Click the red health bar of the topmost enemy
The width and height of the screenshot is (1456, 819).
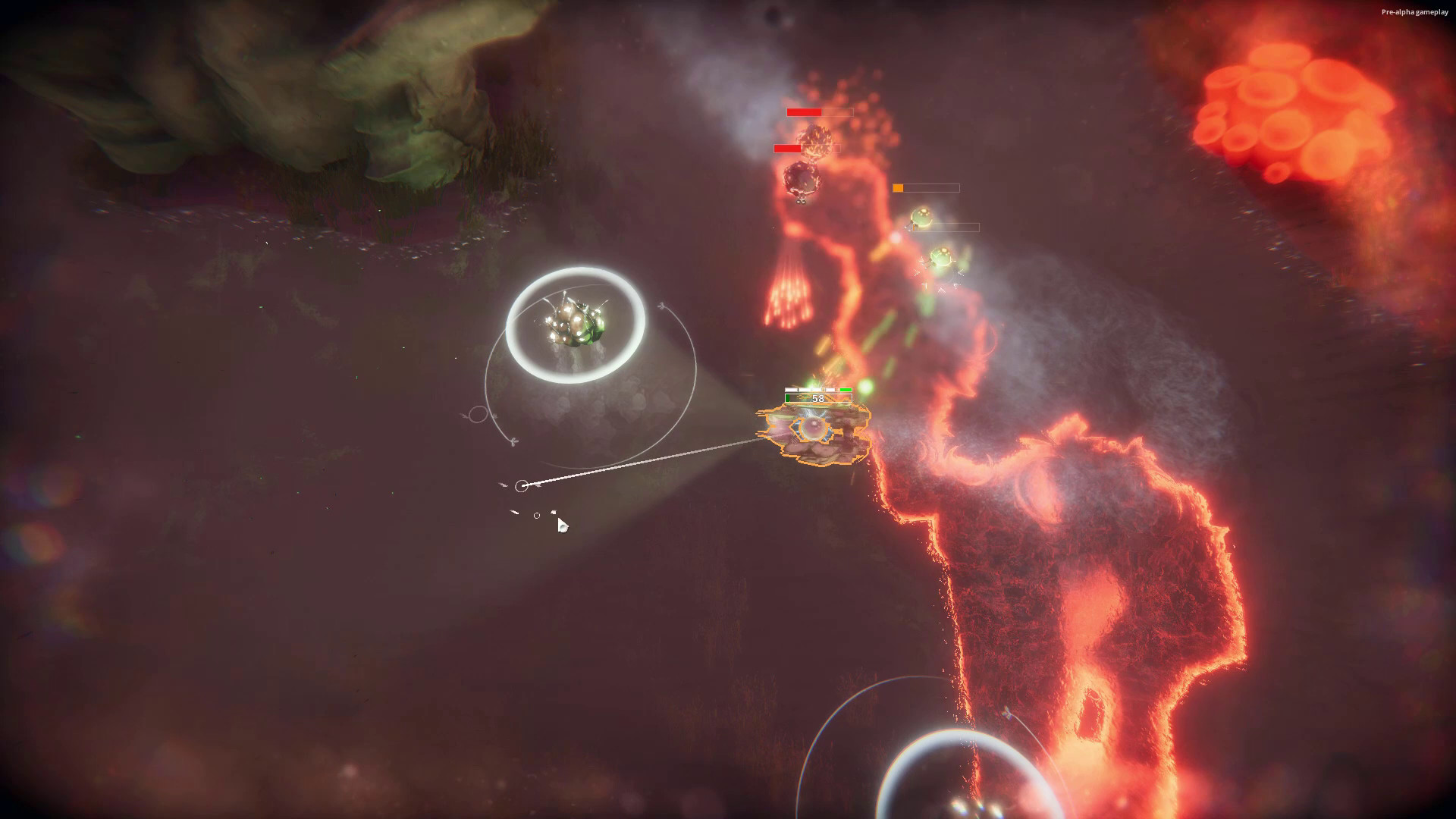(x=804, y=111)
